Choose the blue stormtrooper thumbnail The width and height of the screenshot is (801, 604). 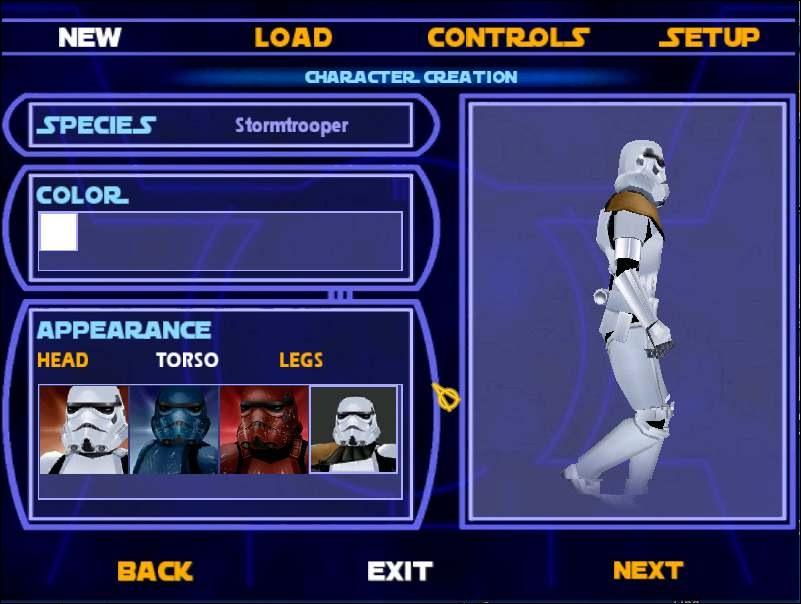174,430
